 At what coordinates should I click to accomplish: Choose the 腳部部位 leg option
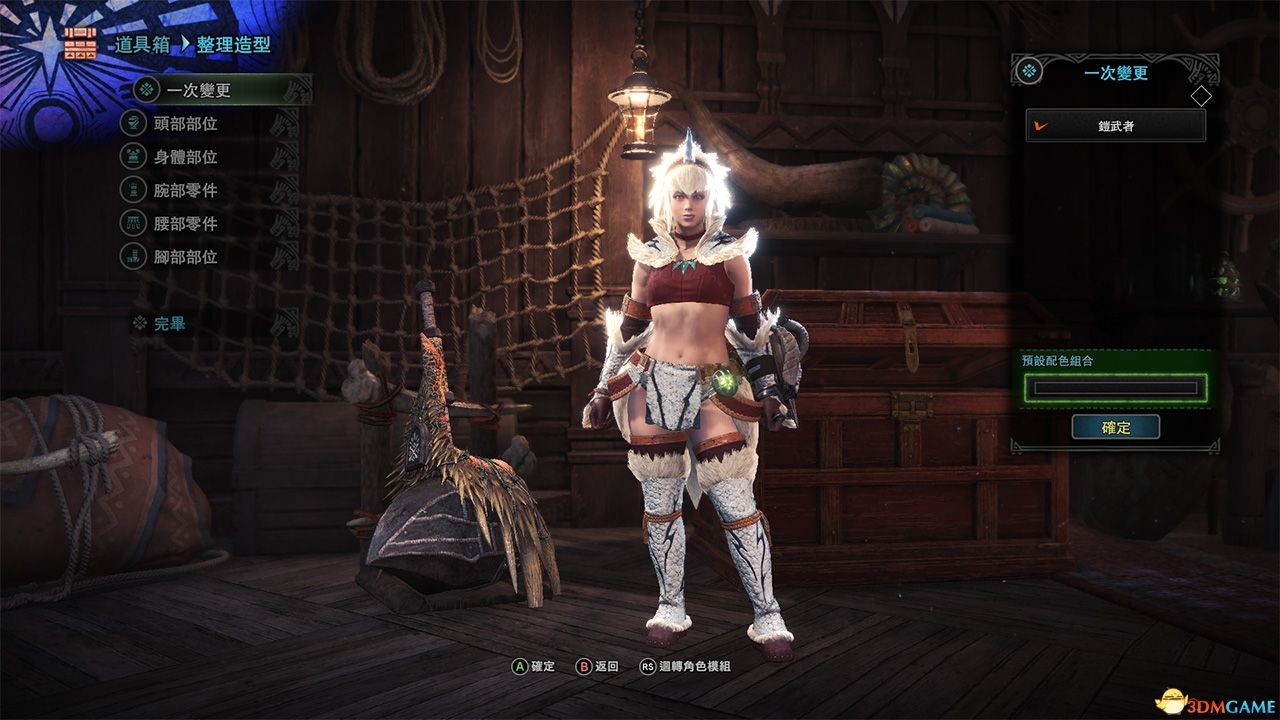click(185, 257)
